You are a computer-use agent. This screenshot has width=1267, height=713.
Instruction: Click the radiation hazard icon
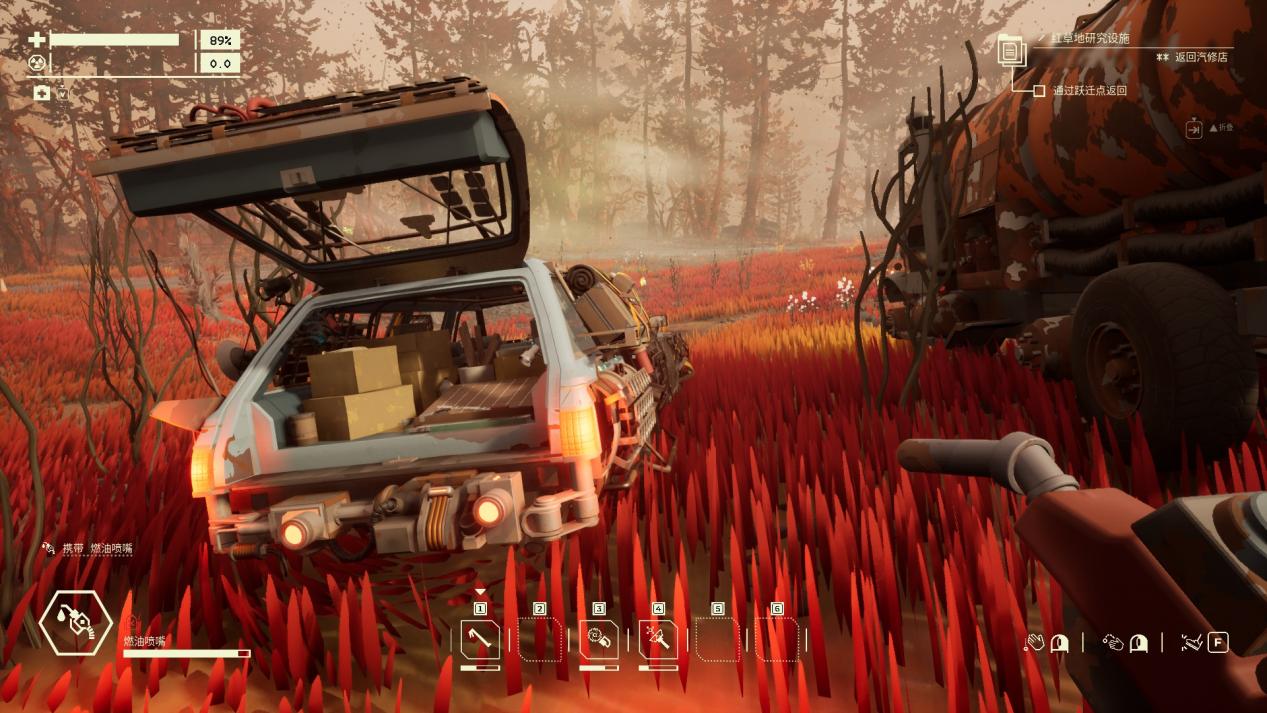point(38,63)
